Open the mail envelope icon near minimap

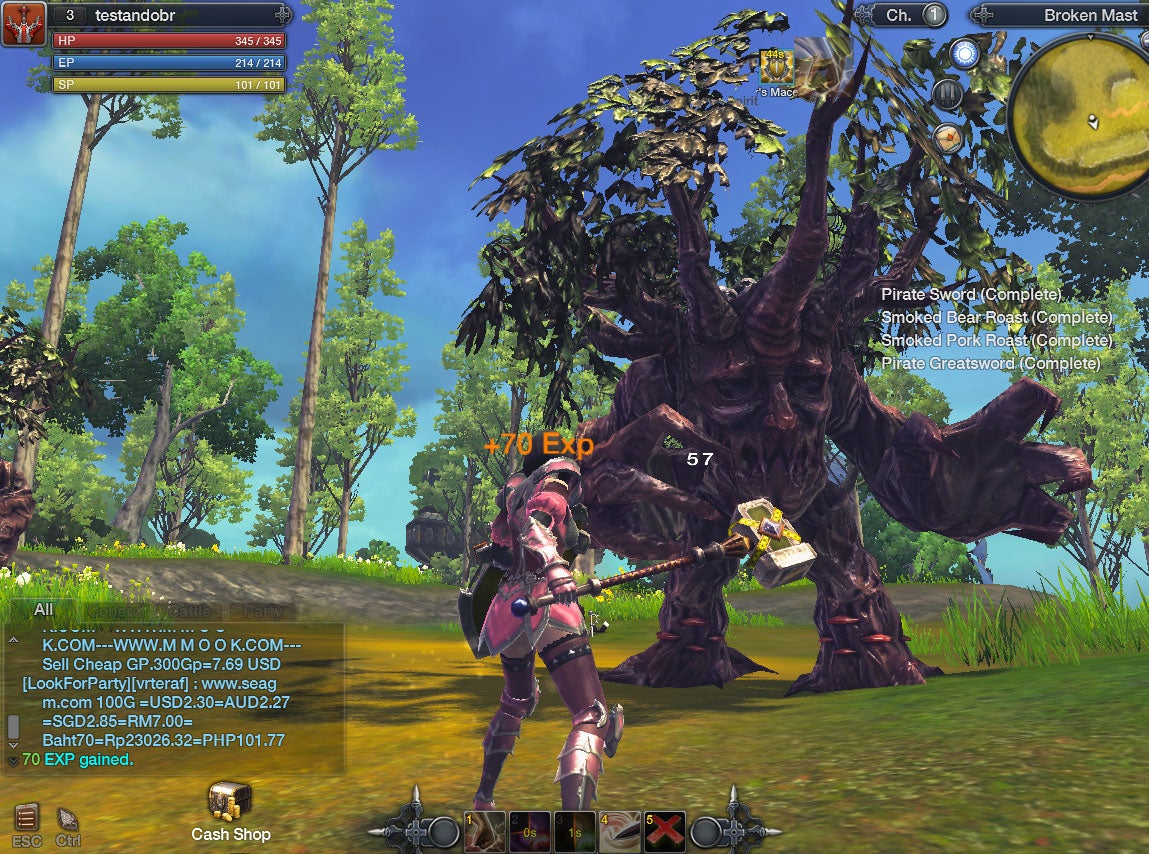947,138
